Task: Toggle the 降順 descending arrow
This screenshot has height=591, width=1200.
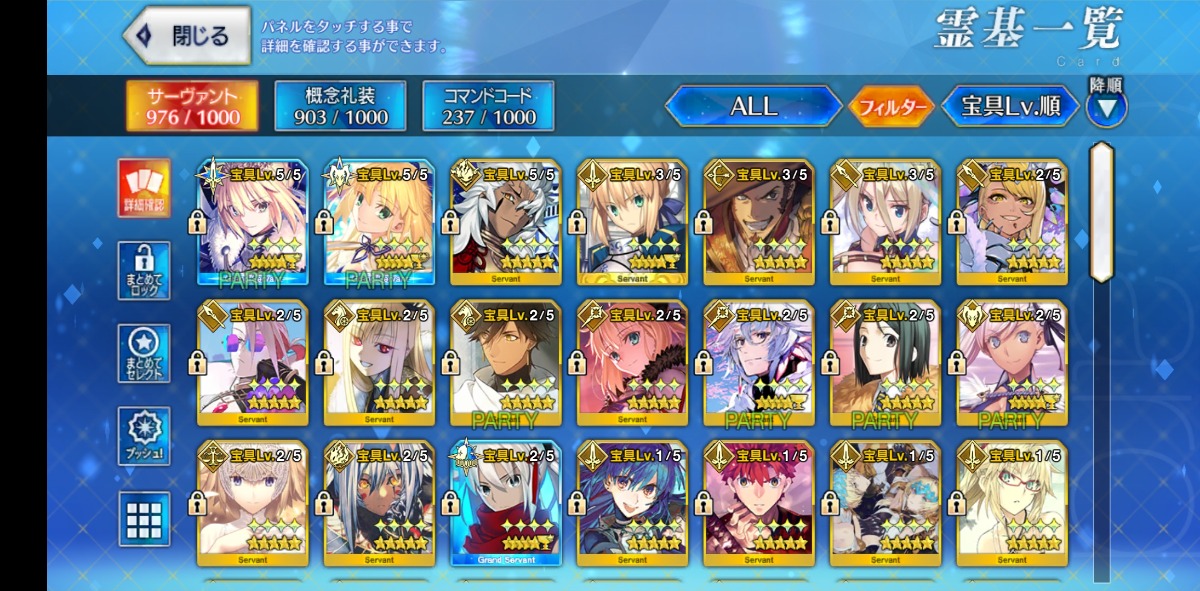Action: click(1106, 108)
